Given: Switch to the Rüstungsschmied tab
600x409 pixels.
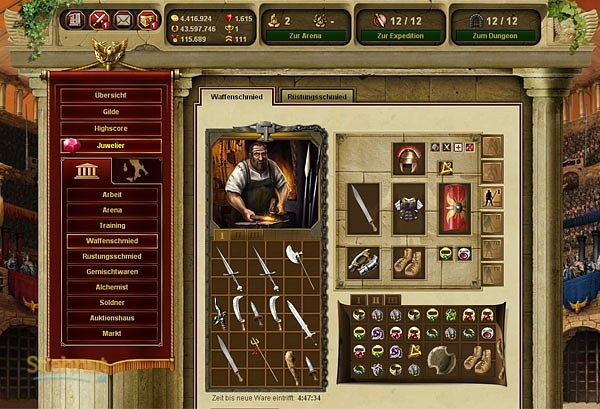Looking at the screenshot, I should 319,96.
